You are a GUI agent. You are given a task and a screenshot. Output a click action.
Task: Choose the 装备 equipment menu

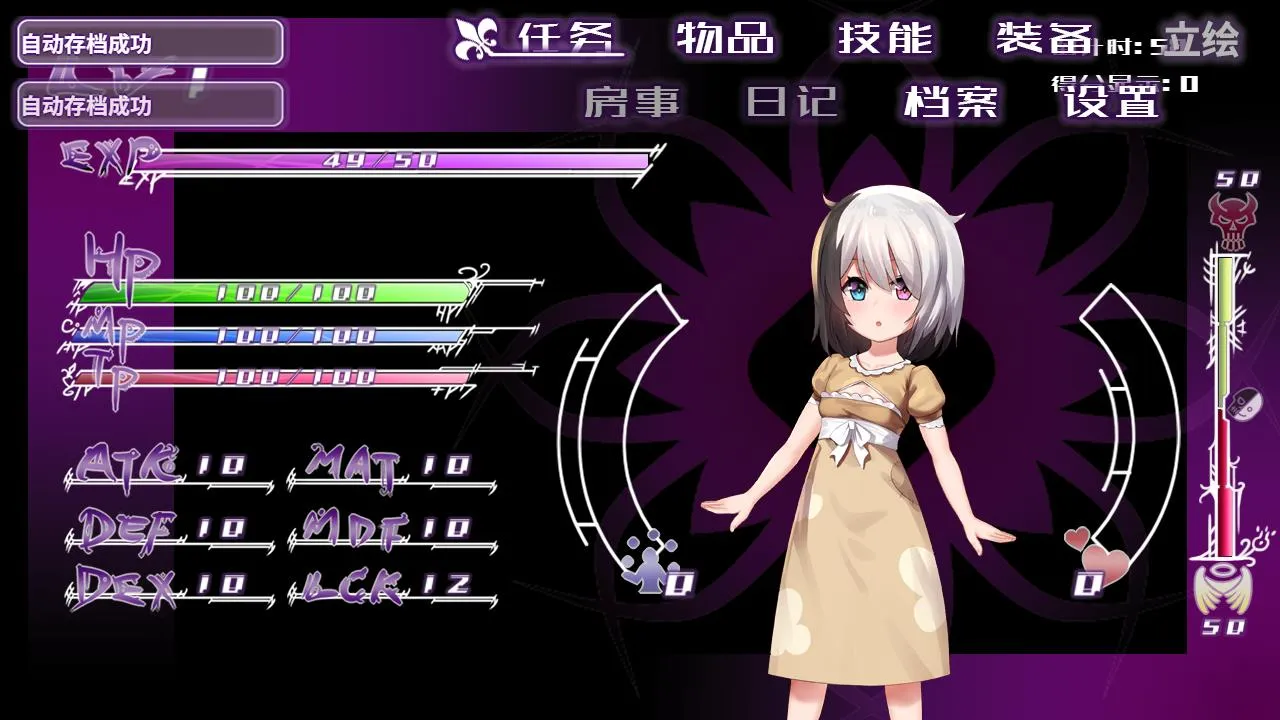coord(1043,38)
